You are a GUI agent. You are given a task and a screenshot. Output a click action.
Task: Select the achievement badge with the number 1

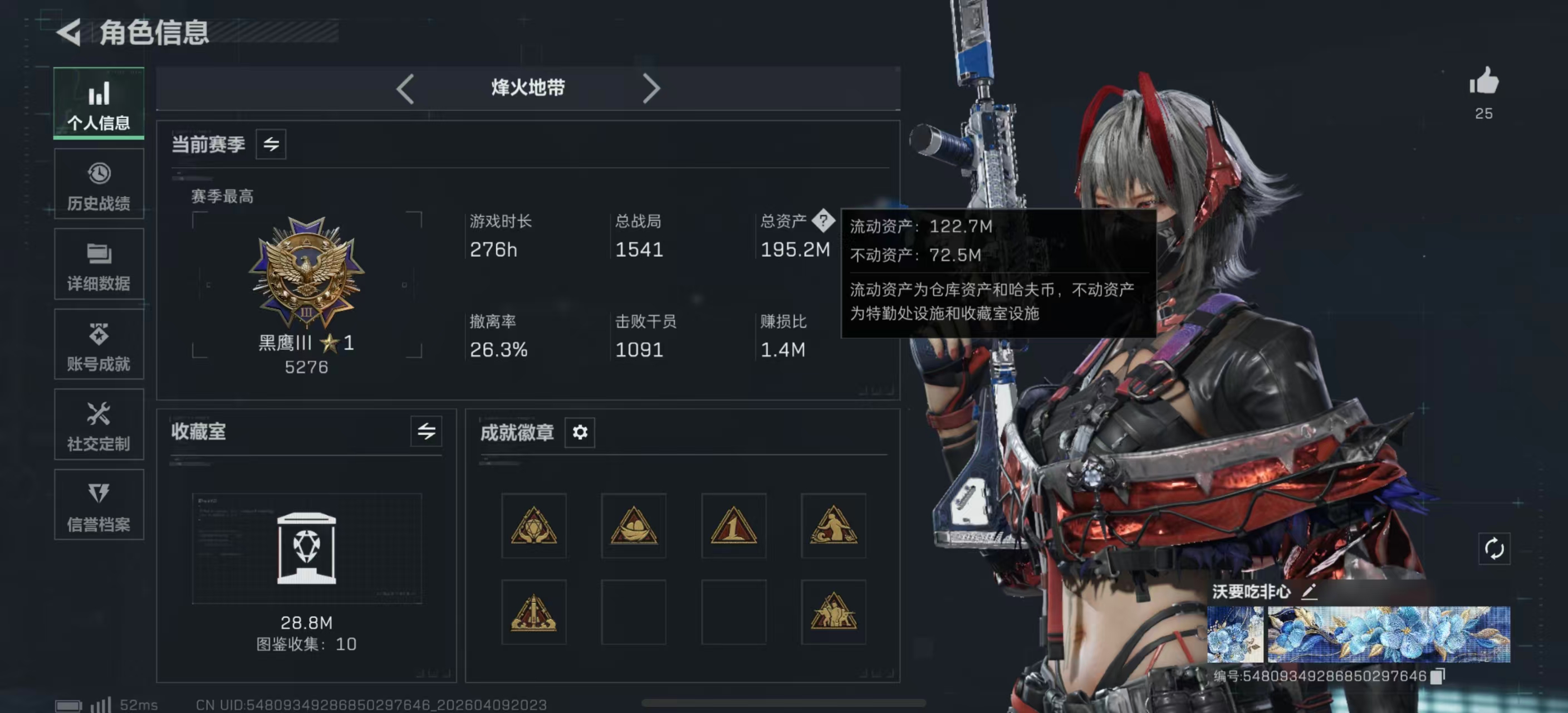(733, 526)
